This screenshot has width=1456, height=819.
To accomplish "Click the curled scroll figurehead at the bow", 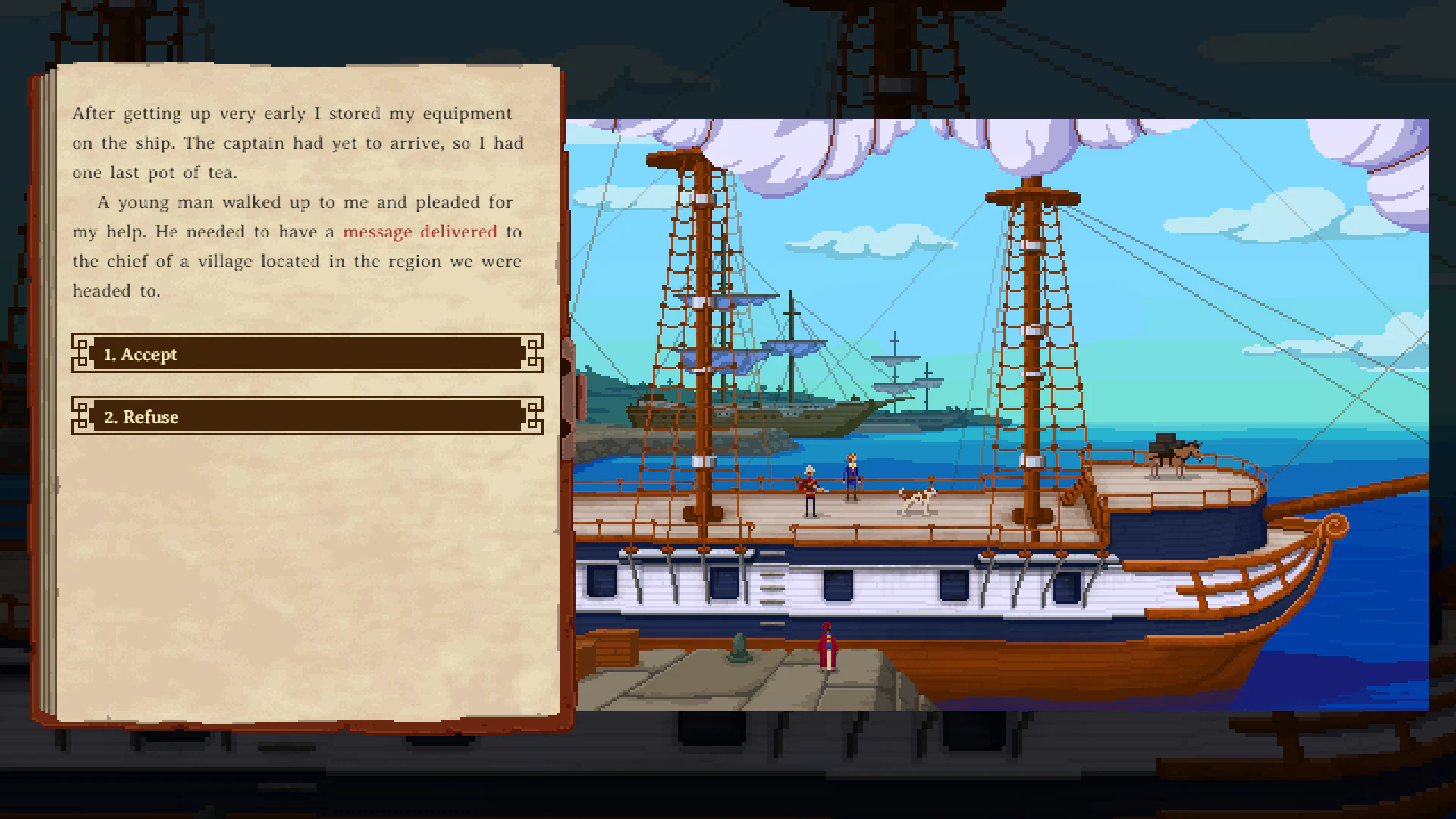I will [1335, 526].
